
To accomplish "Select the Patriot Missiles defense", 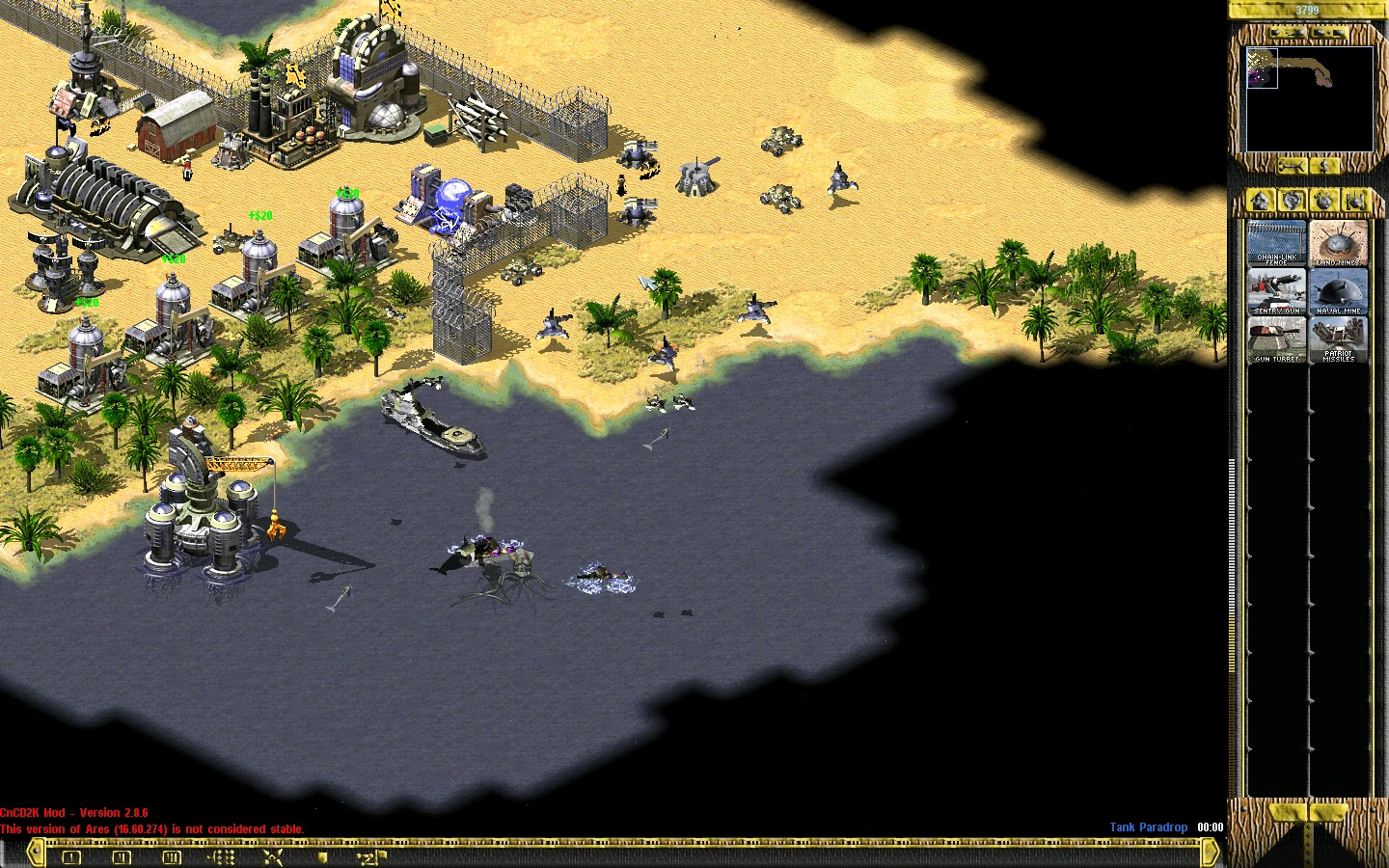I will pos(1338,339).
